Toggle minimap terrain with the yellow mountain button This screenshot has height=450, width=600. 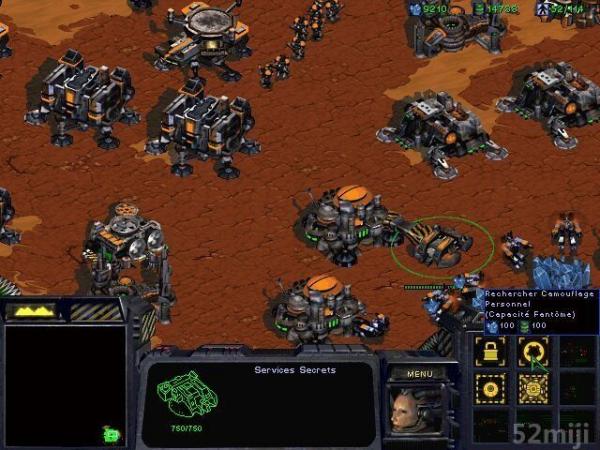coord(31,311)
